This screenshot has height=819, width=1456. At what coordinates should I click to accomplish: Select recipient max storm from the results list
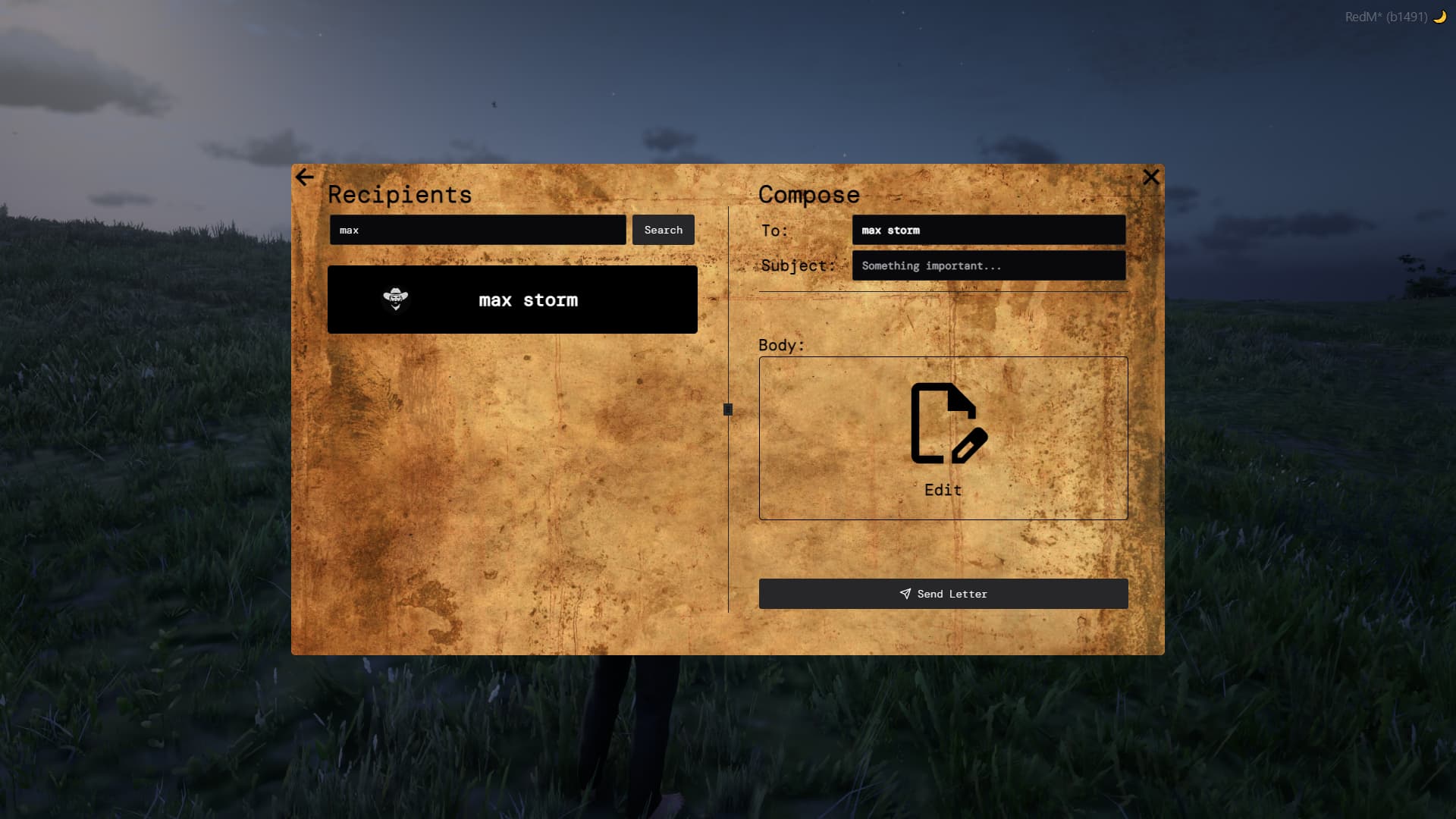click(513, 300)
